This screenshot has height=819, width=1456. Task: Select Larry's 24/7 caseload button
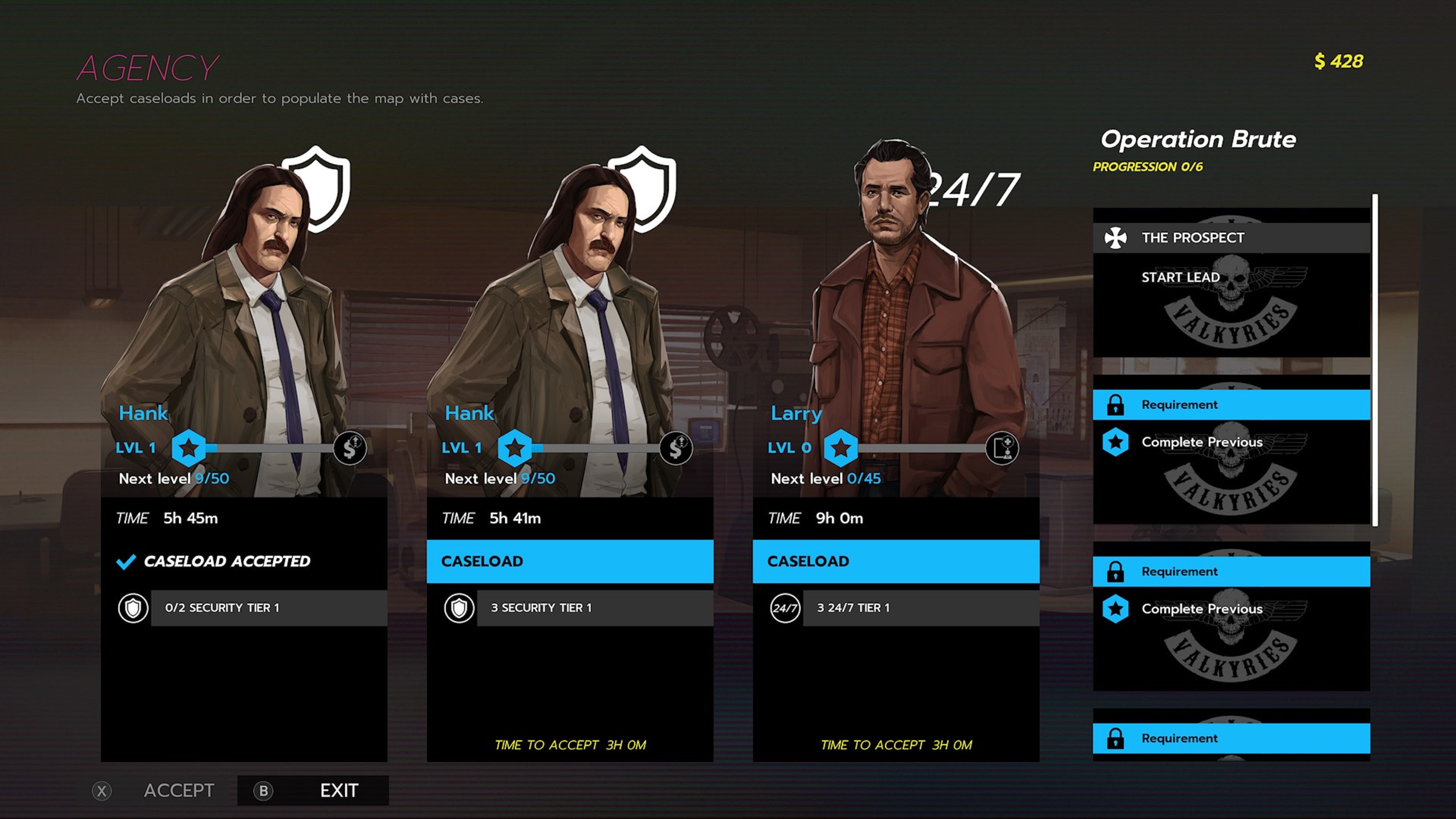895,561
